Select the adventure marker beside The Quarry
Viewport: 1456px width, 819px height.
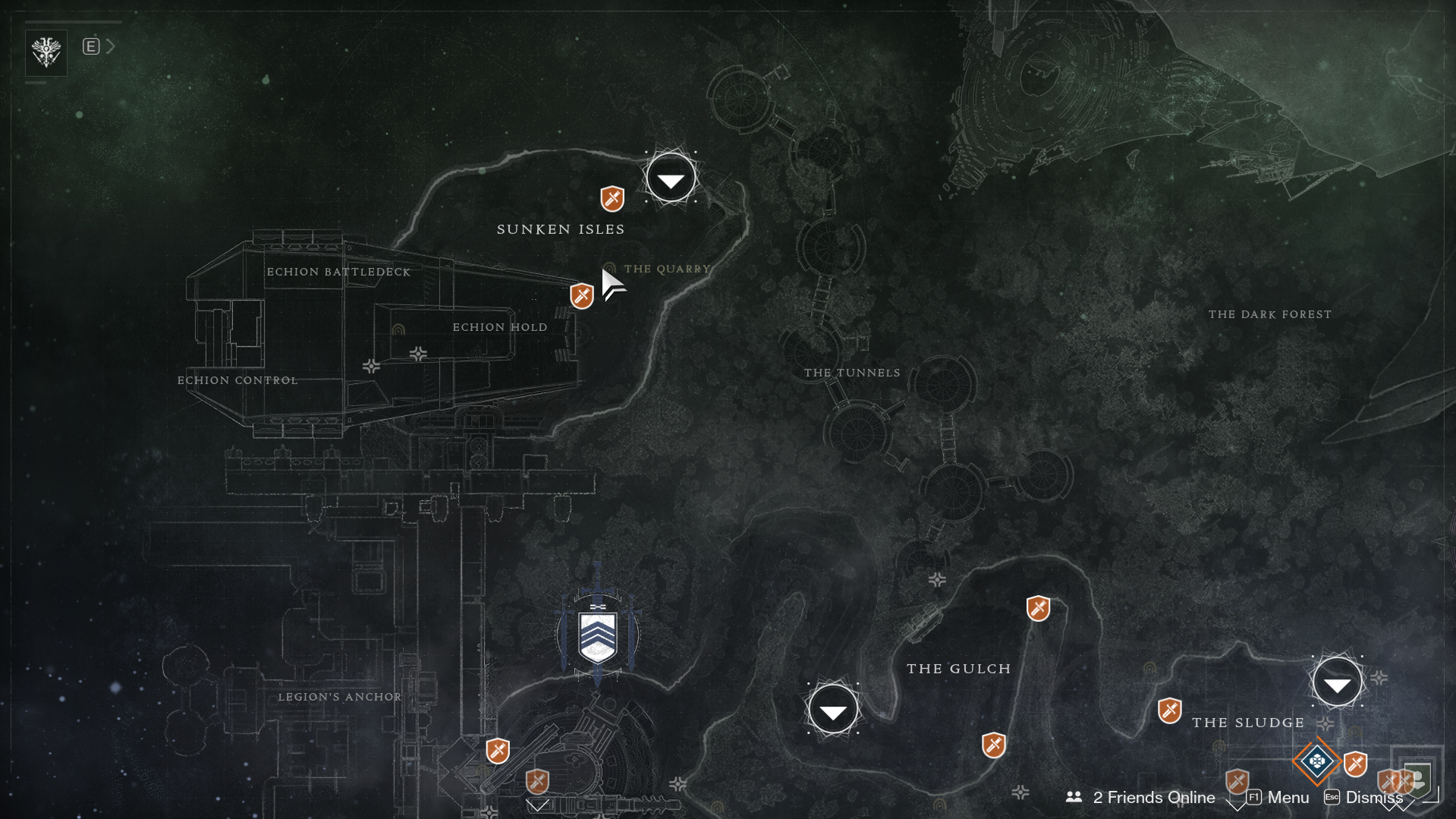[582, 296]
